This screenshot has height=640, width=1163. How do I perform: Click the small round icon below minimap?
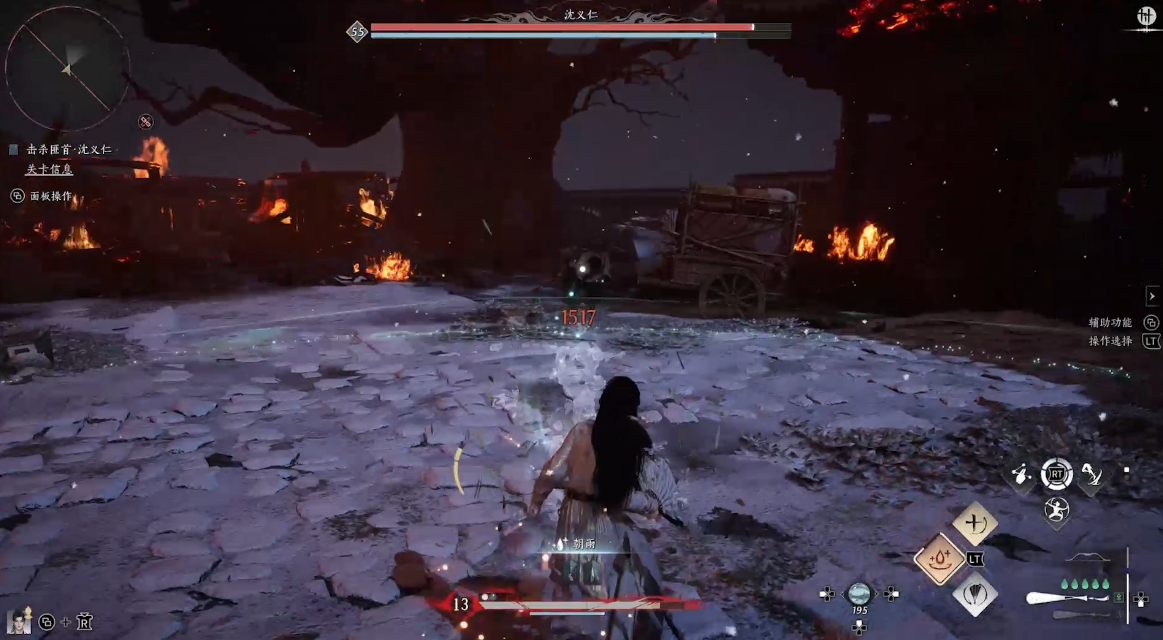pyautogui.click(x=146, y=122)
